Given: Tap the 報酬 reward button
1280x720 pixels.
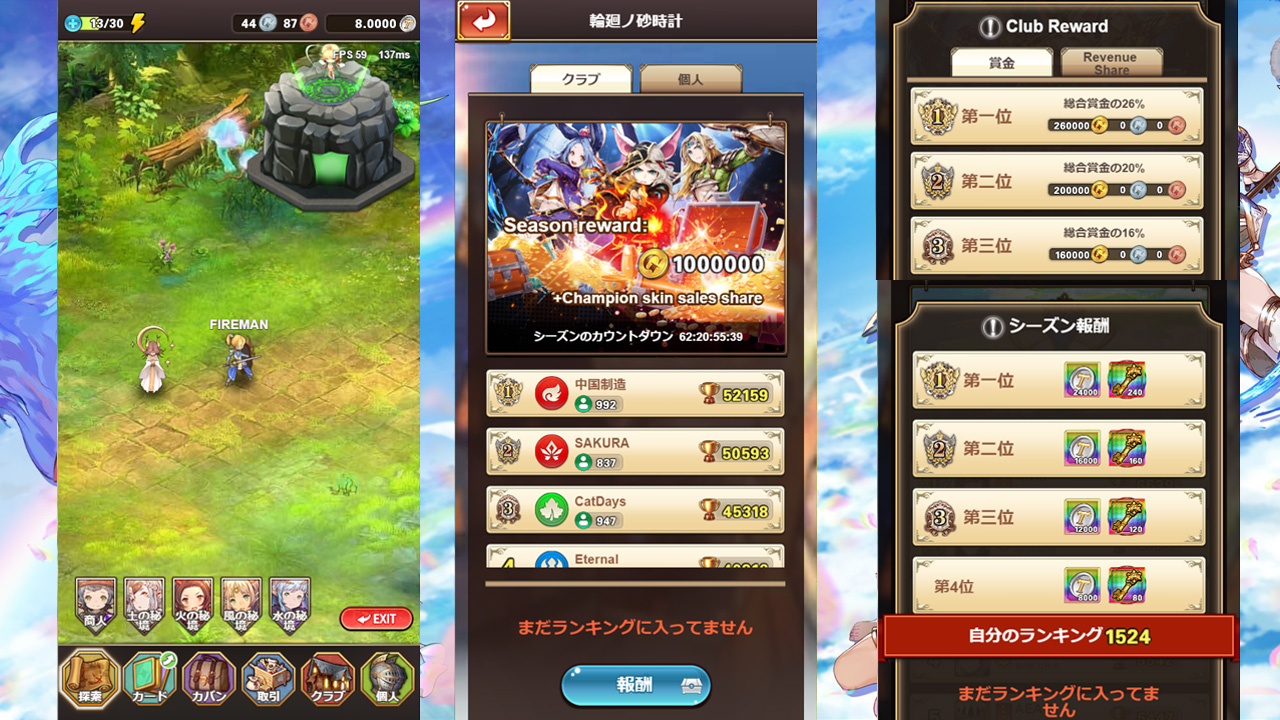Looking at the screenshot, I should (635, 687).
